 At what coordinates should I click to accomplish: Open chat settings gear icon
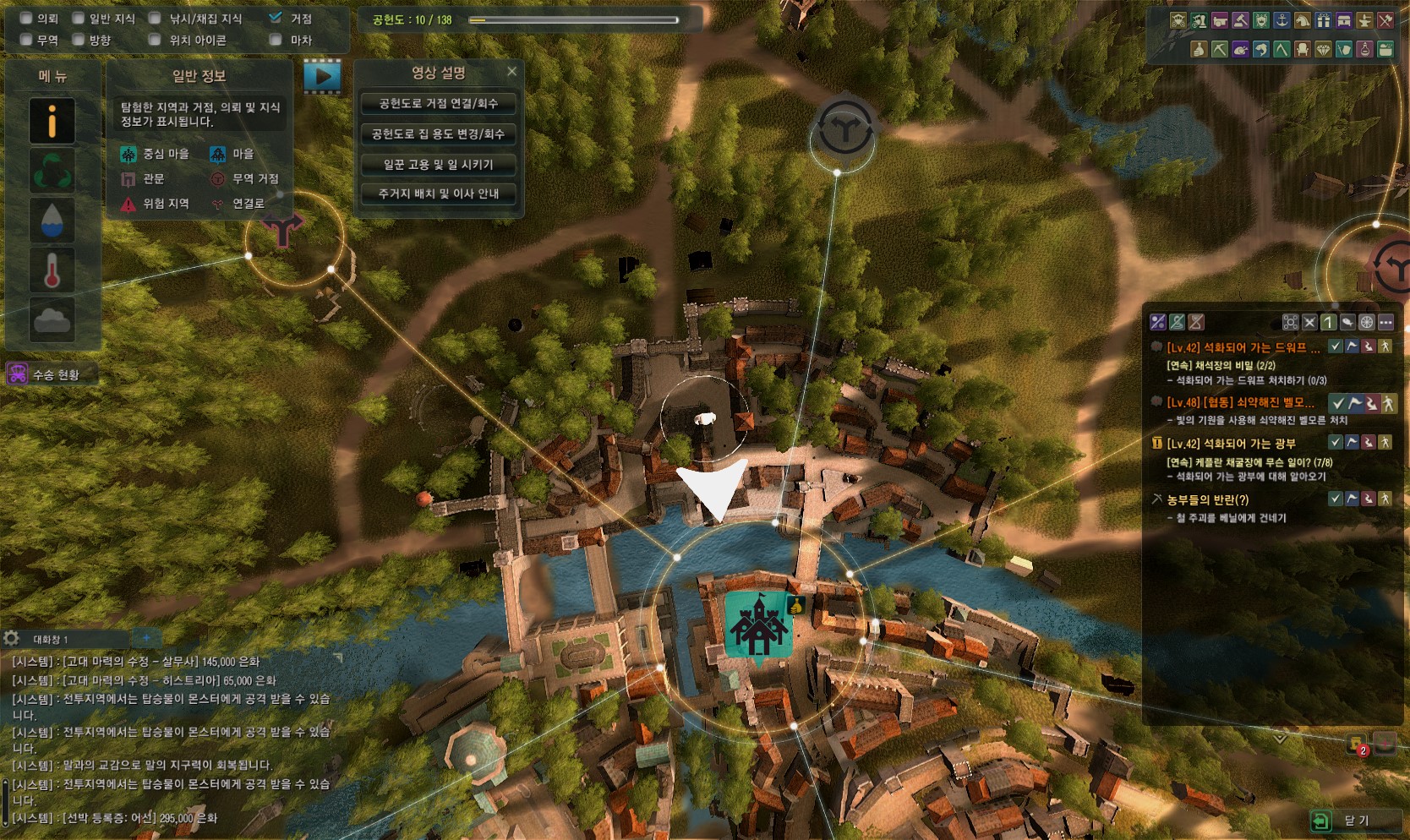click(12, 639)
